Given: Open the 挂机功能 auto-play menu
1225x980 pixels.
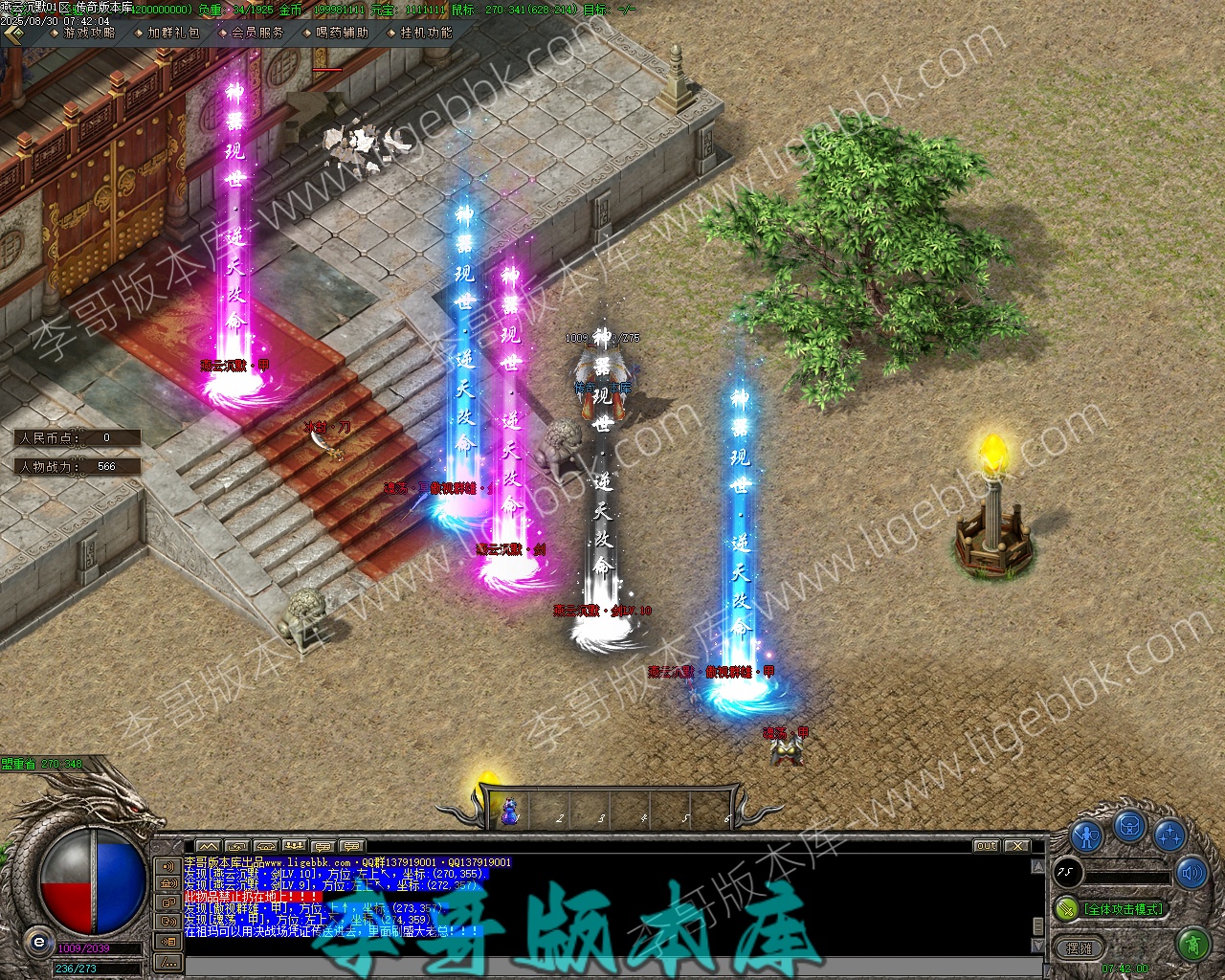Looking at the screenshot, I should tap(426, 33).
